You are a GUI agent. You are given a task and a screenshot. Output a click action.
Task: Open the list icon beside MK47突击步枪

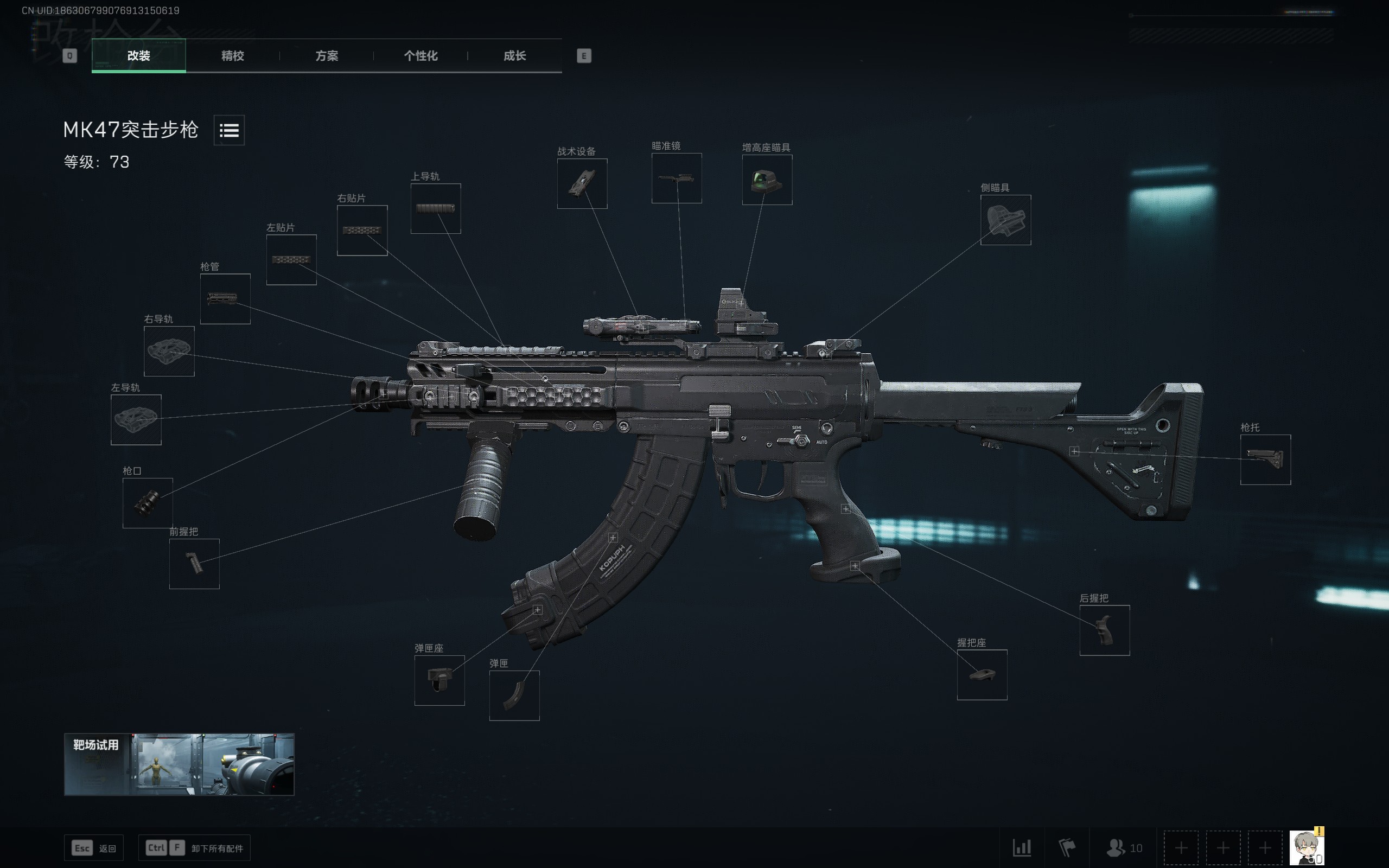pyautogui.click(x=229, y=130)
